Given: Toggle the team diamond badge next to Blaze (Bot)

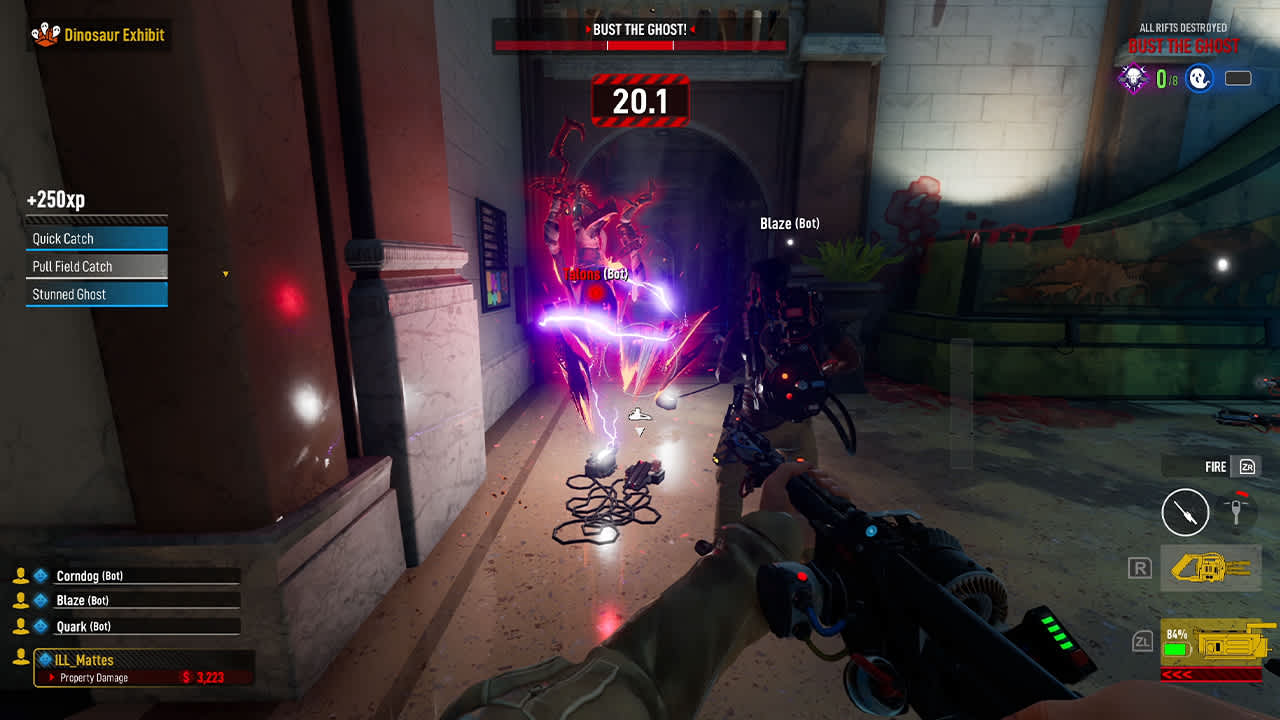Looking at the screenshot, I should pos(38,600).
